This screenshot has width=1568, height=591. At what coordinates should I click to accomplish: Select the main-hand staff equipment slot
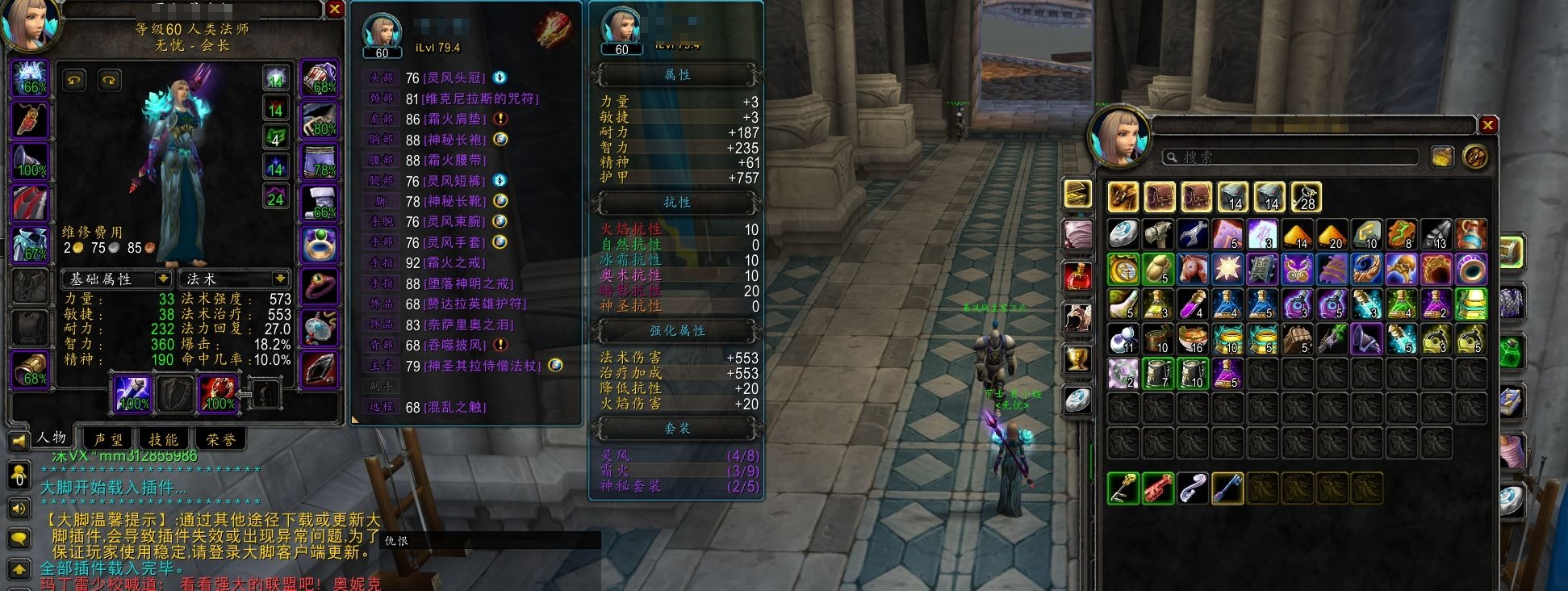[x=132, y=394]
